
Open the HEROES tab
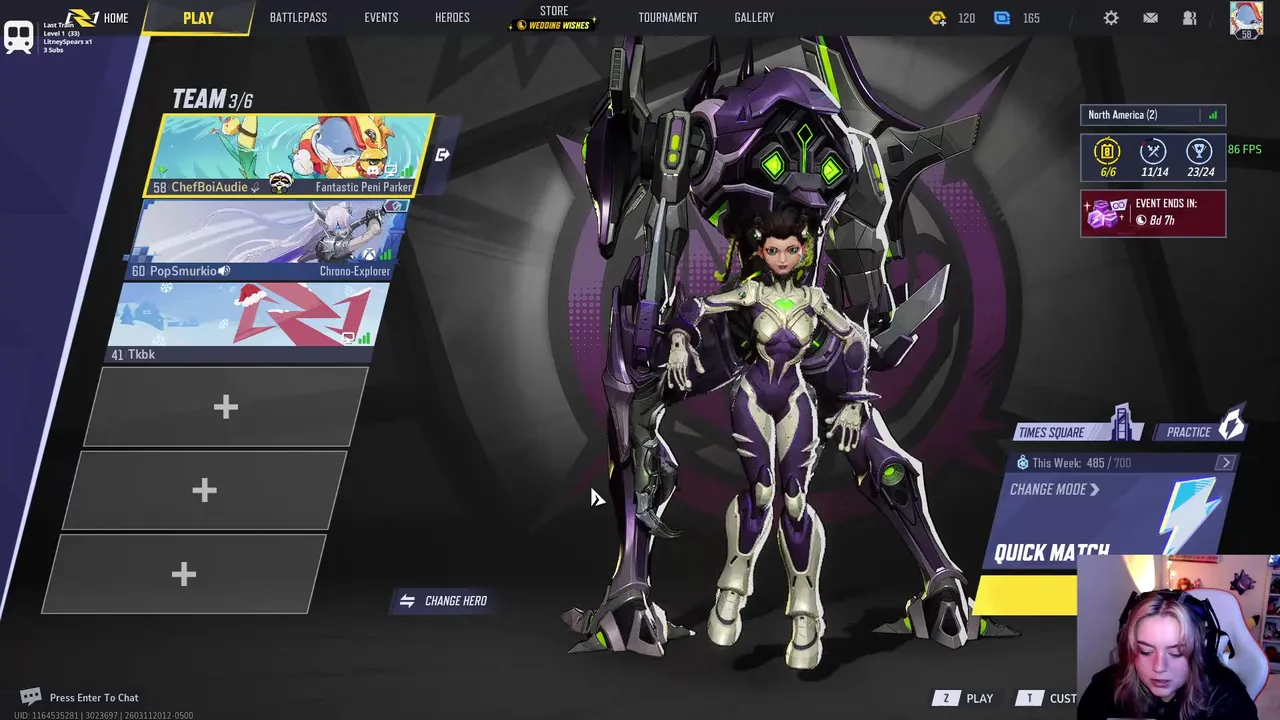[452, 18]
